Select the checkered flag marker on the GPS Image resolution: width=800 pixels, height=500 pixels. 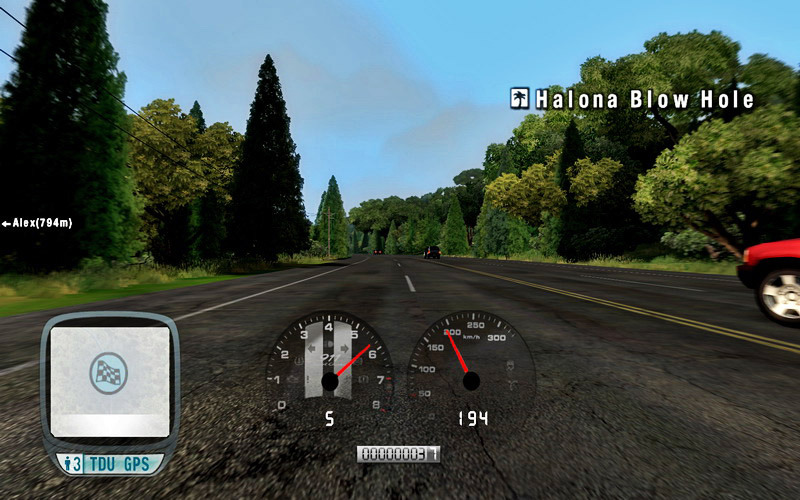(x=110, y=371)
